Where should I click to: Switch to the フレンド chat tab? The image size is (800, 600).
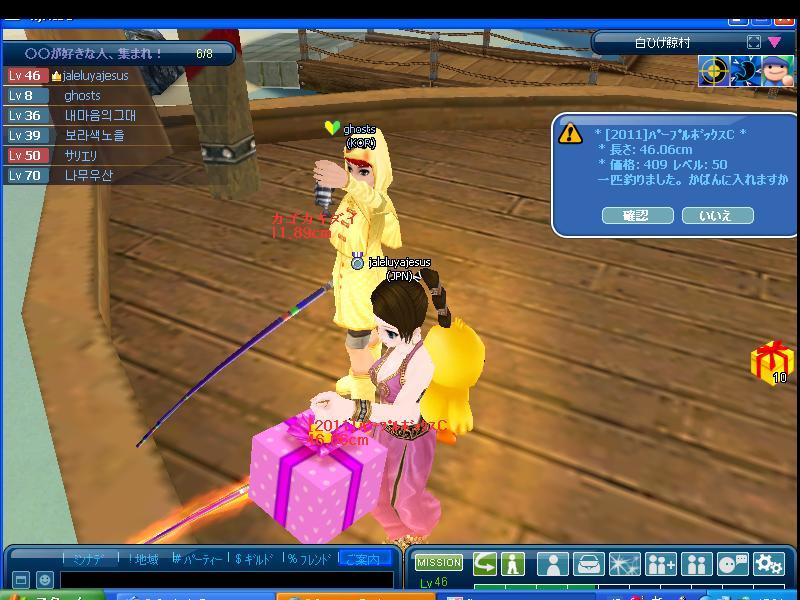(x=310, y=559)
